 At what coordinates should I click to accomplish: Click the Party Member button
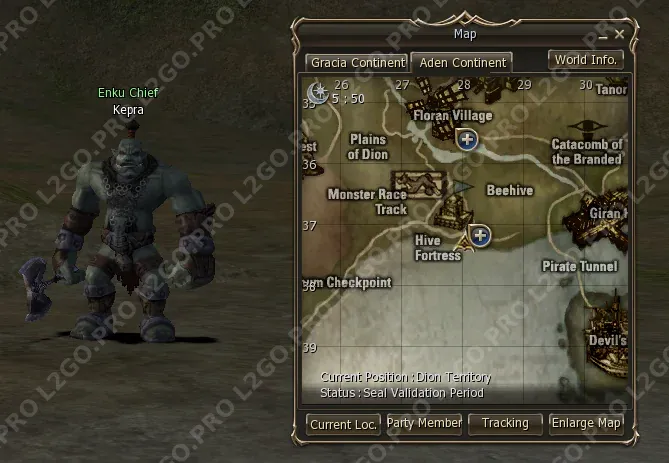[x=425, y=423]
